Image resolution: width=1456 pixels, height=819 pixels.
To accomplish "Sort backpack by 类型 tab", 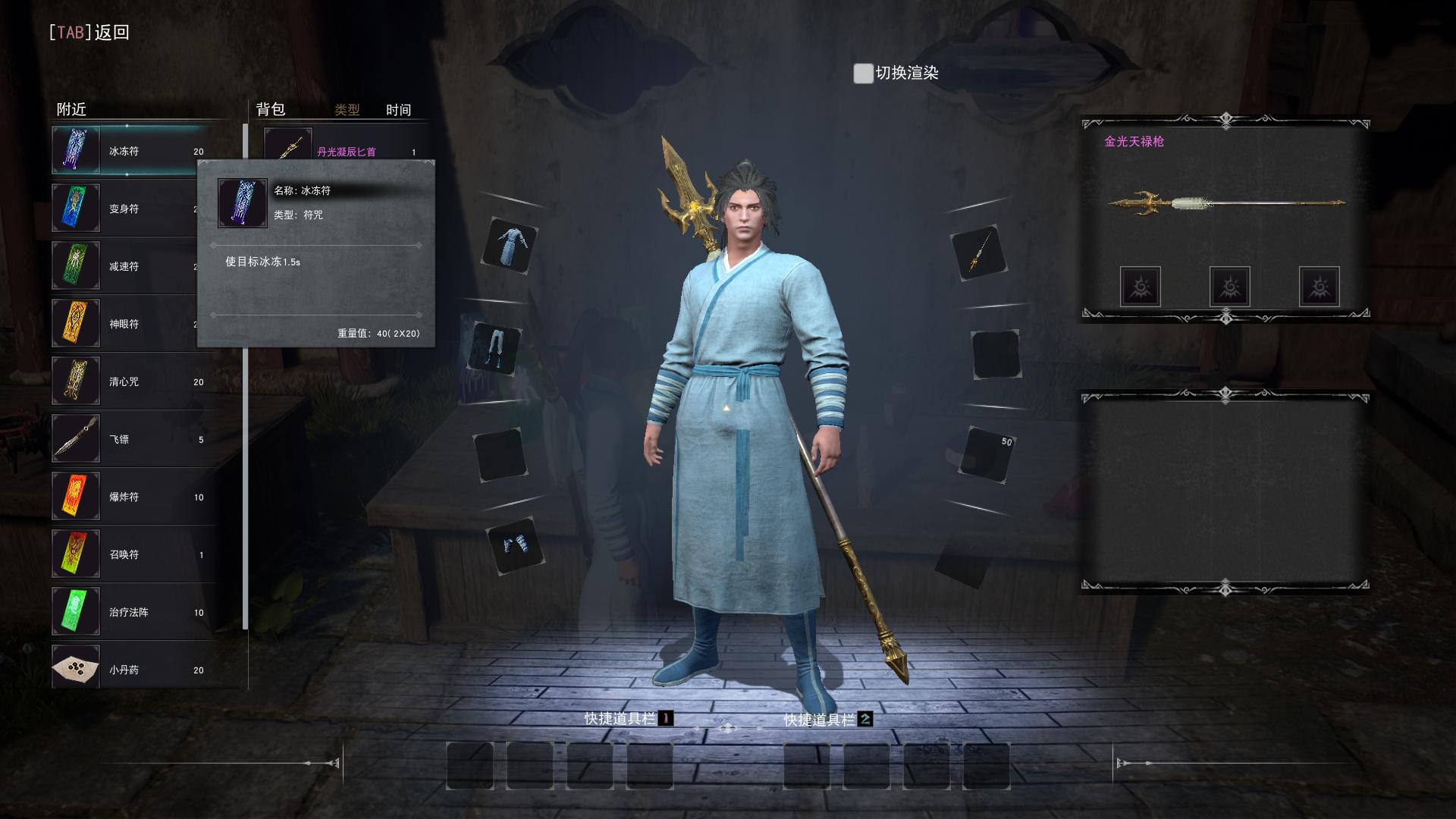I will click(x=347, y=110).
